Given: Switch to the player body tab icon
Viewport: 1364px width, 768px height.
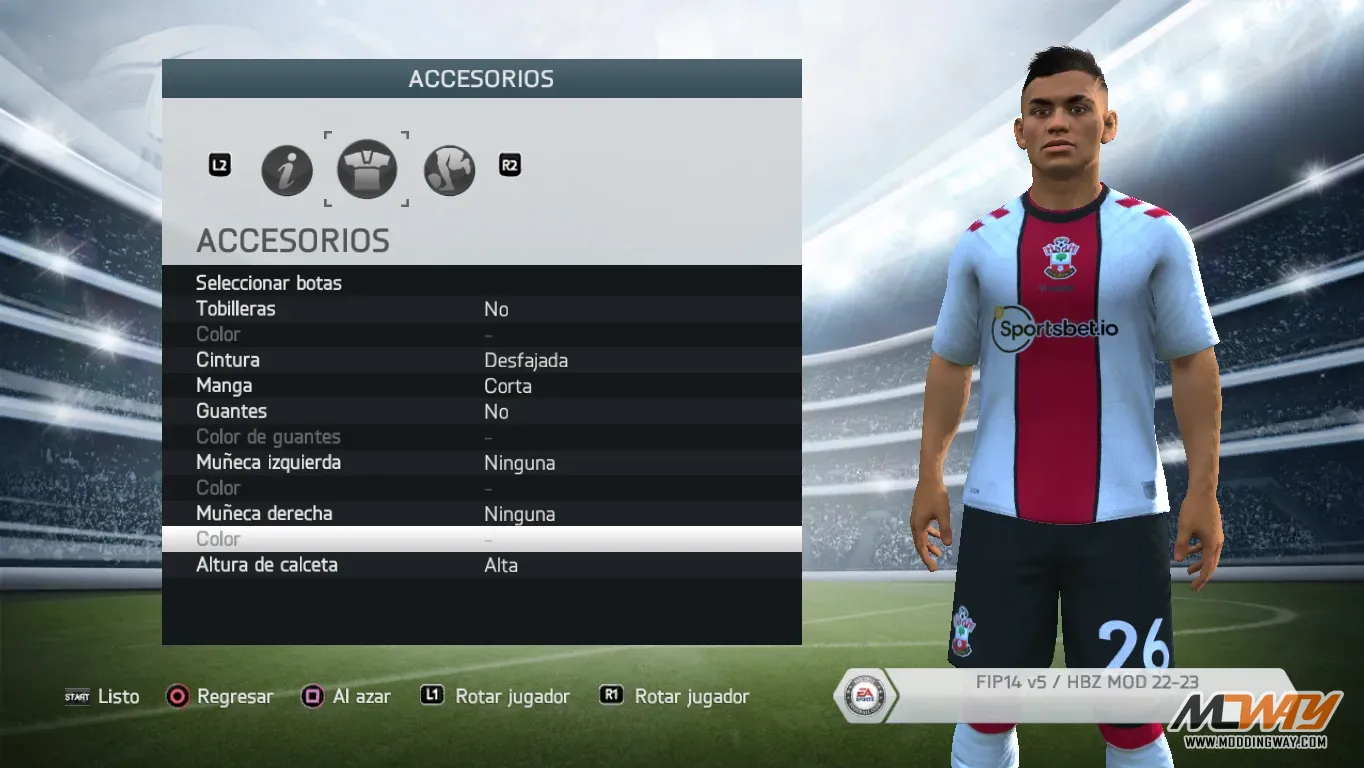Looking at the screenshot, I should (x=449, y=170).
